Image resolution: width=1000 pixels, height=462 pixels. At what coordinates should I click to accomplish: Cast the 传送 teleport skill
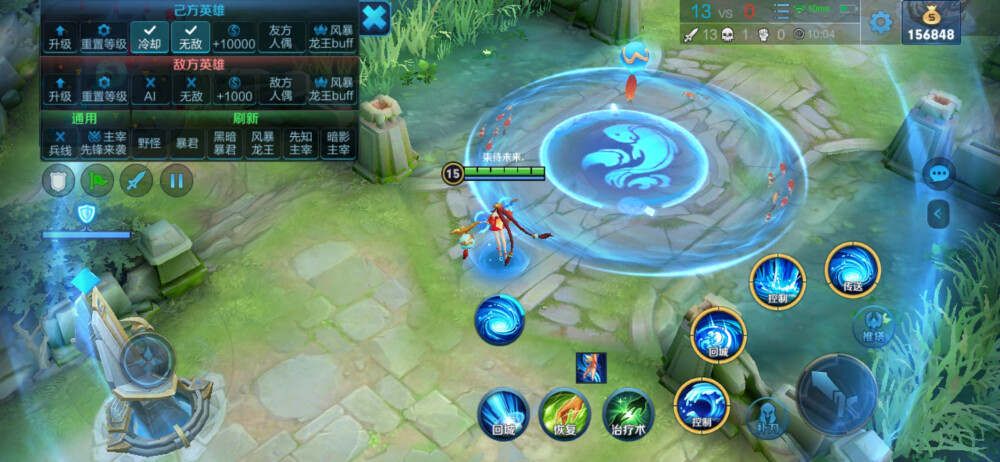[x=852, y=270]
